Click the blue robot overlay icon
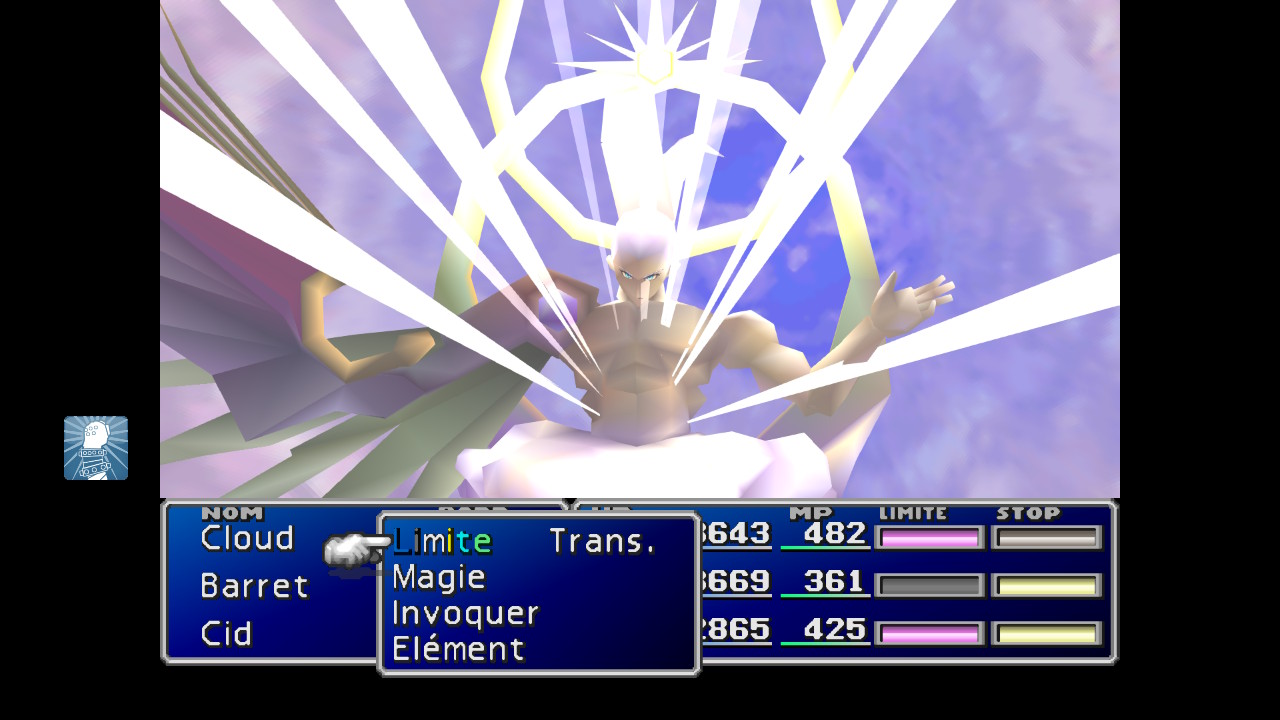The width and height of the screenshot is (1280, 720). [x=96, y=448]
